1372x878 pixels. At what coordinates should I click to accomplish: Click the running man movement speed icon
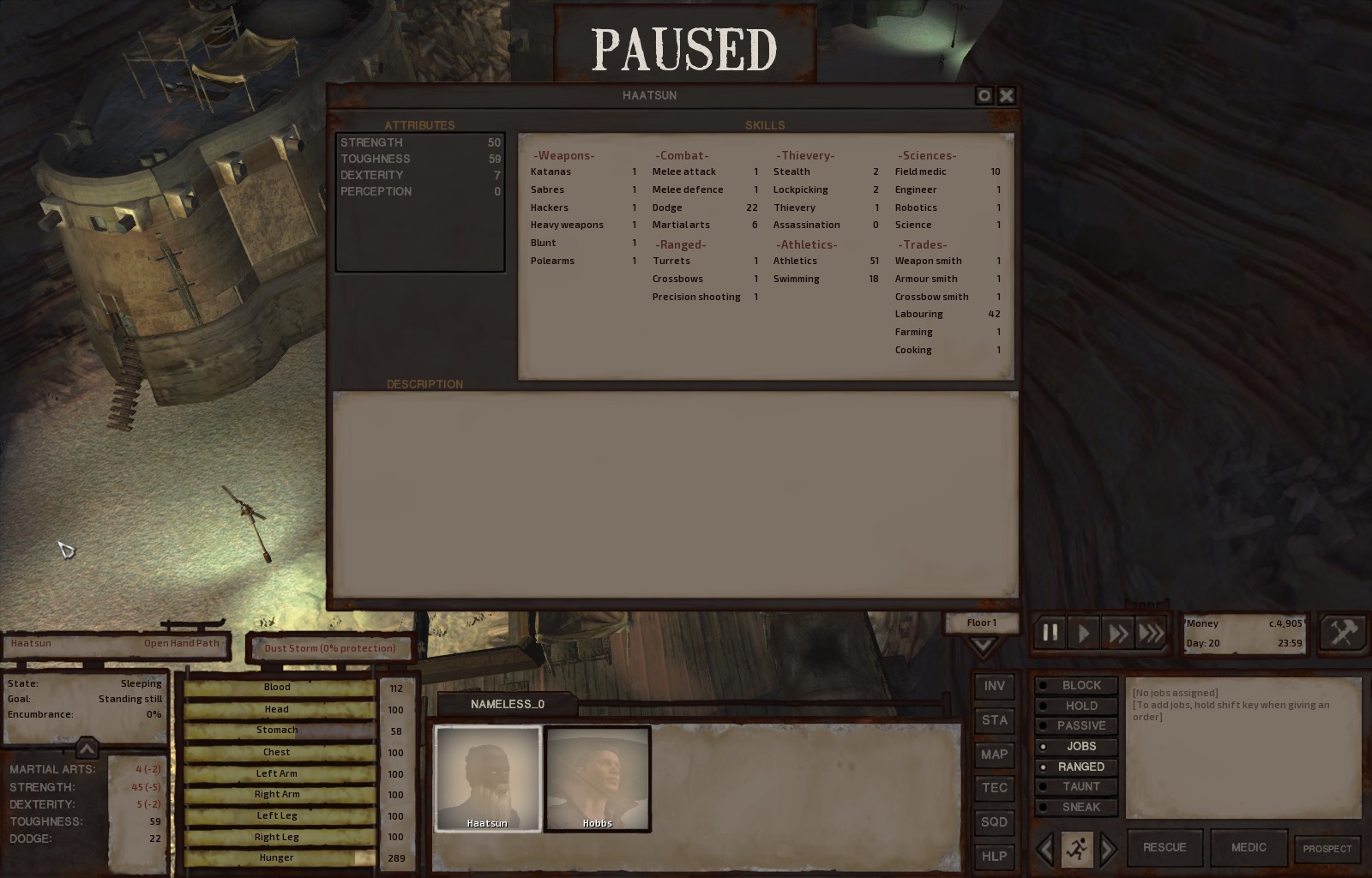[x=1075, y=848]
